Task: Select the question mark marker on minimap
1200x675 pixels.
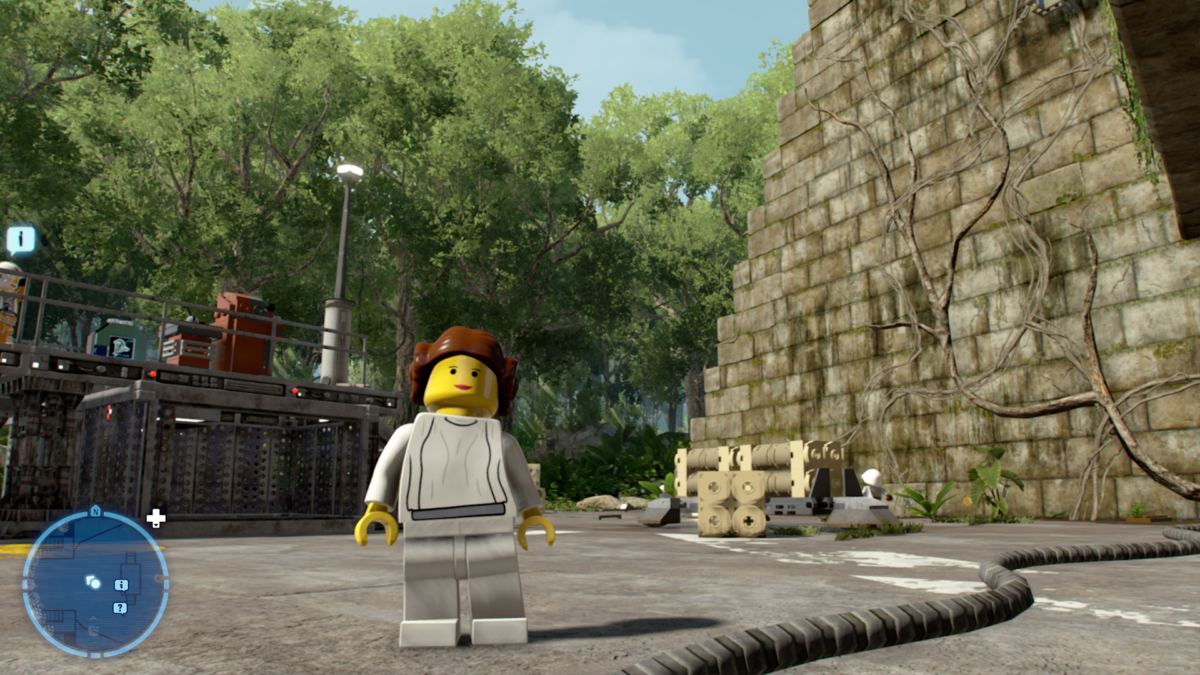Action: (120, 607)
